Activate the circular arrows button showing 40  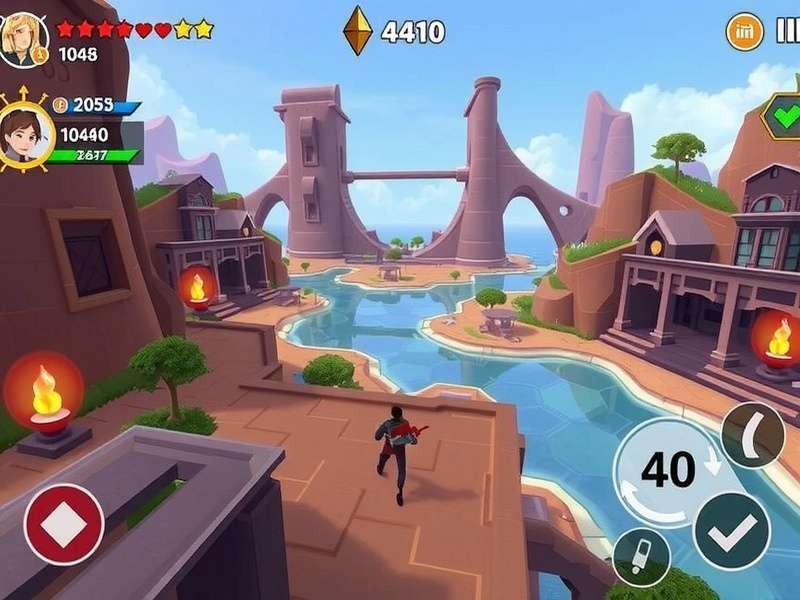(669, 469)
